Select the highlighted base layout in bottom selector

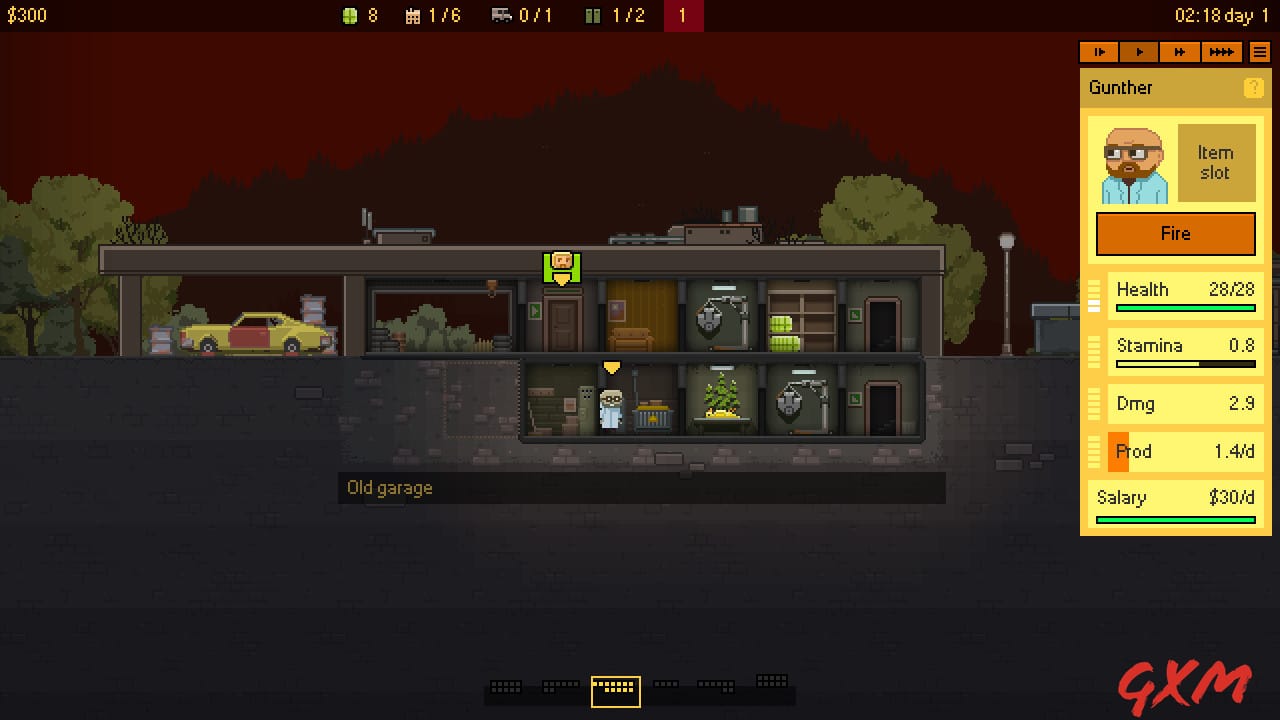[x=615, y=689]
